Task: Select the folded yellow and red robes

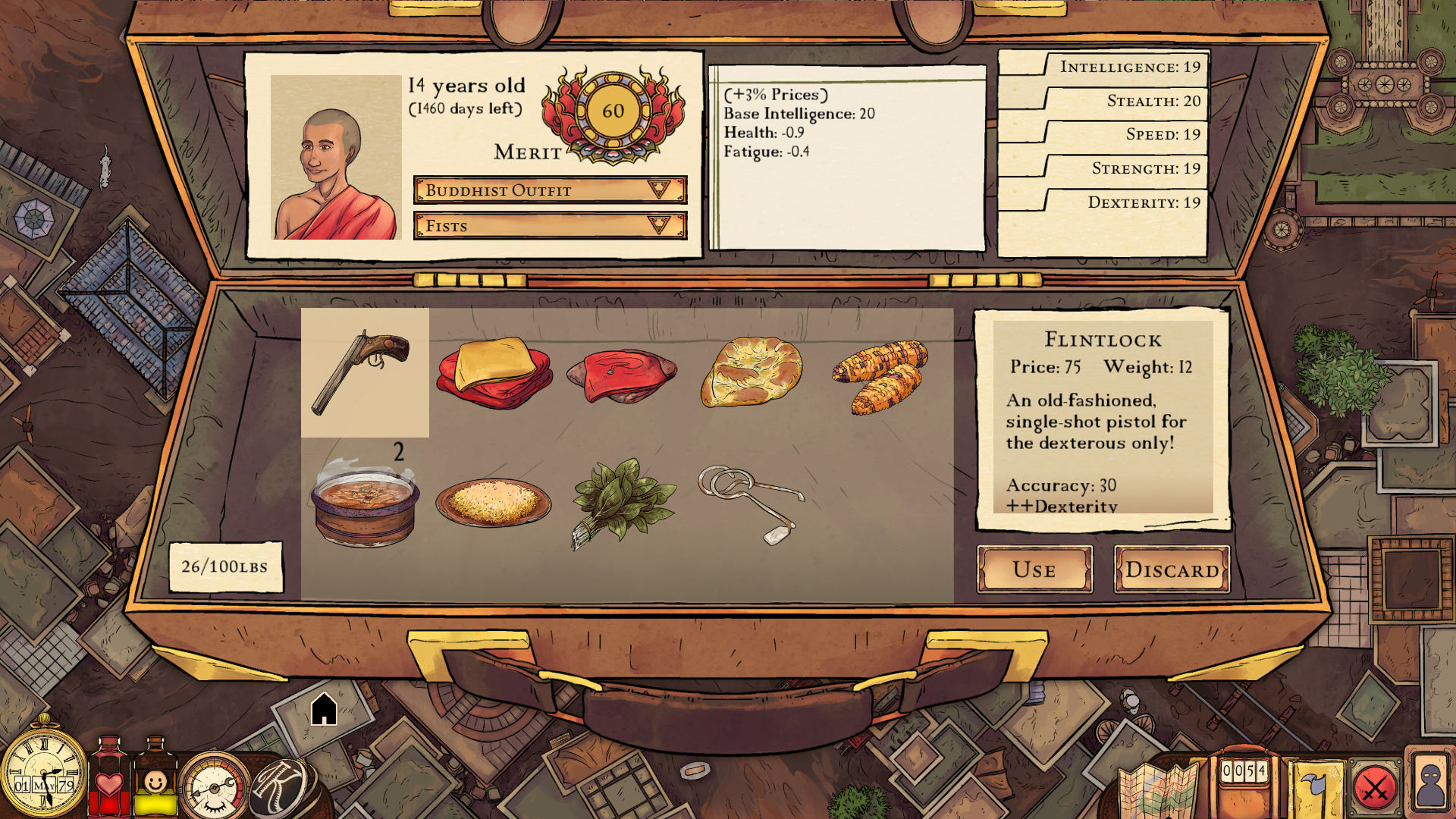Action: point(494,372)
